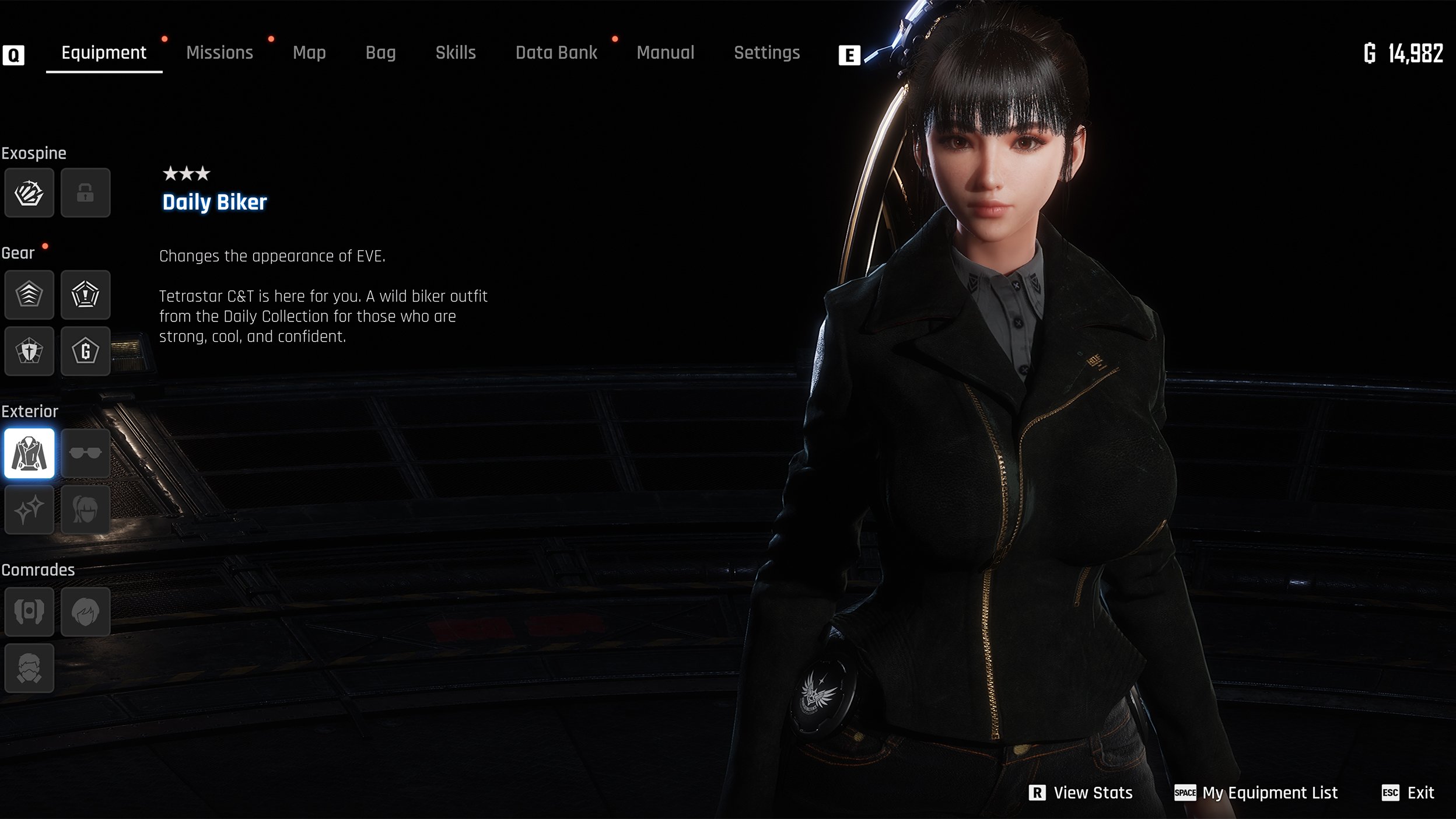
Task: Select the Equipment tab
Action: coord(104,52)
